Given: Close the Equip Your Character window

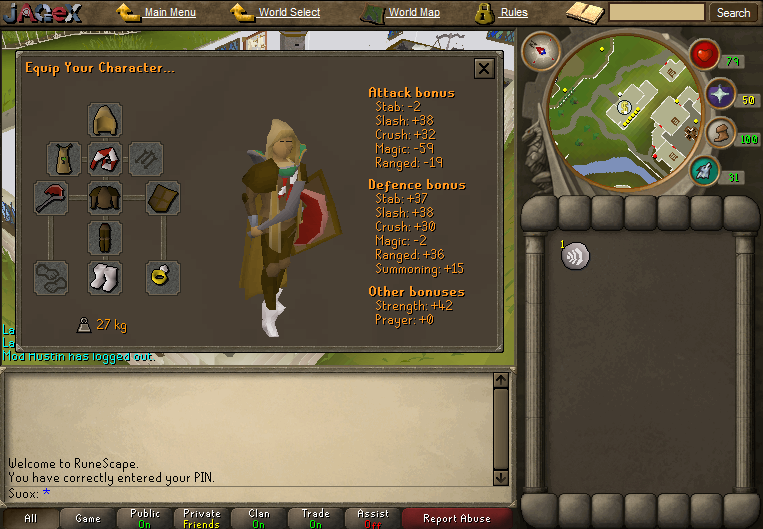Looking at the screenshot, I should (484, 68).
